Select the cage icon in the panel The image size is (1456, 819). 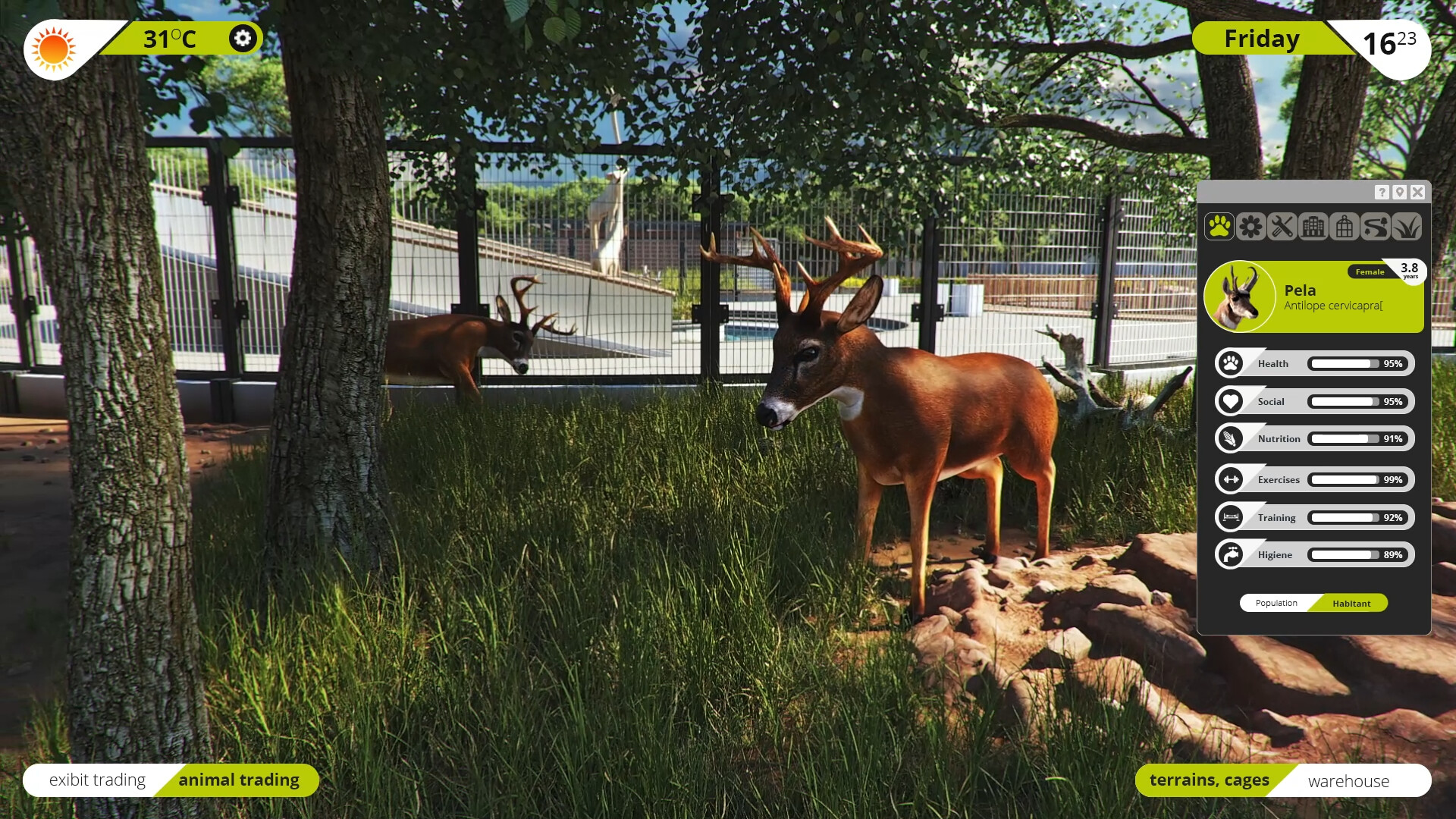point(1345,227)
